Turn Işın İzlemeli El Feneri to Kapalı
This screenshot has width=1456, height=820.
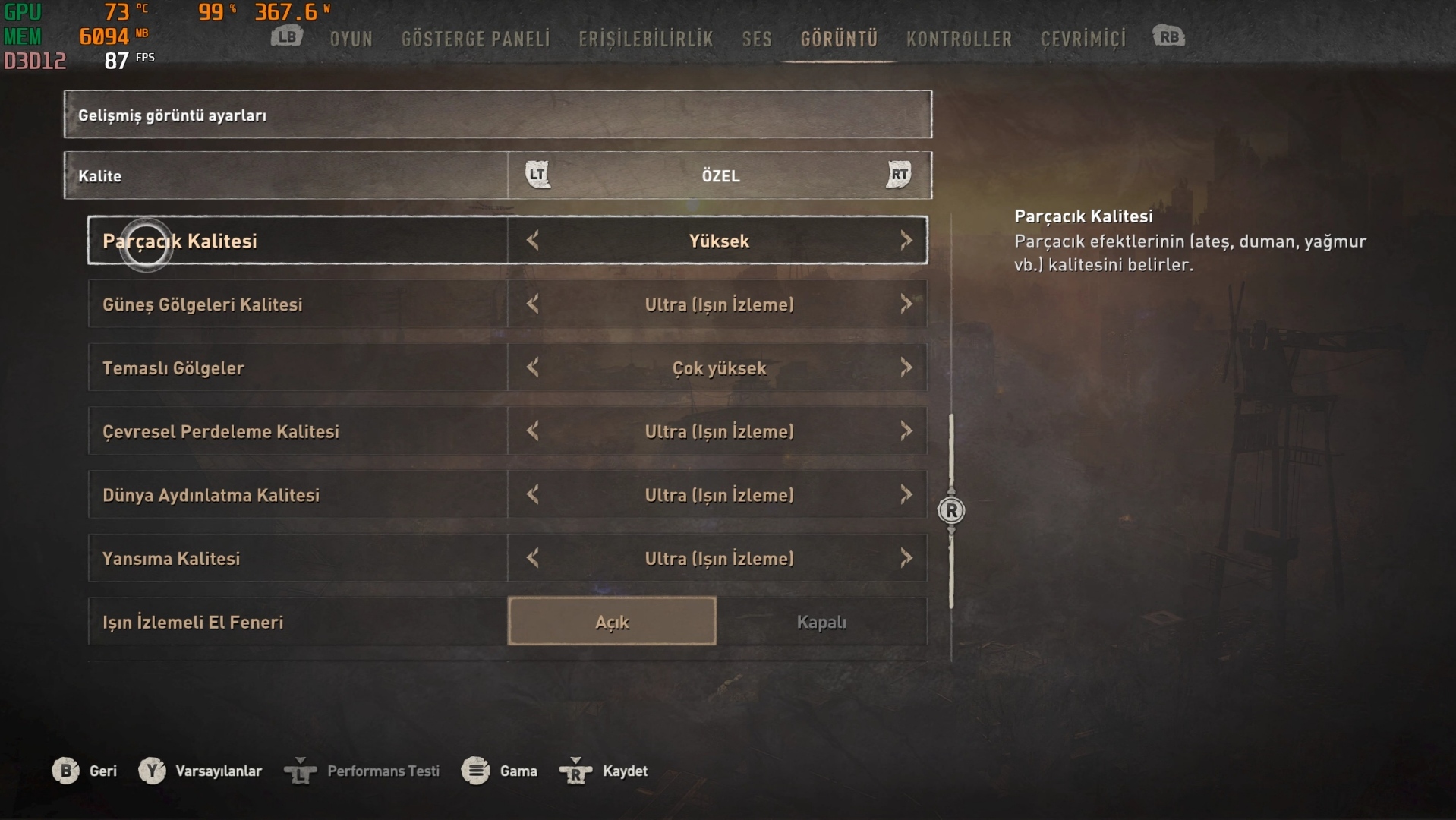821,622
